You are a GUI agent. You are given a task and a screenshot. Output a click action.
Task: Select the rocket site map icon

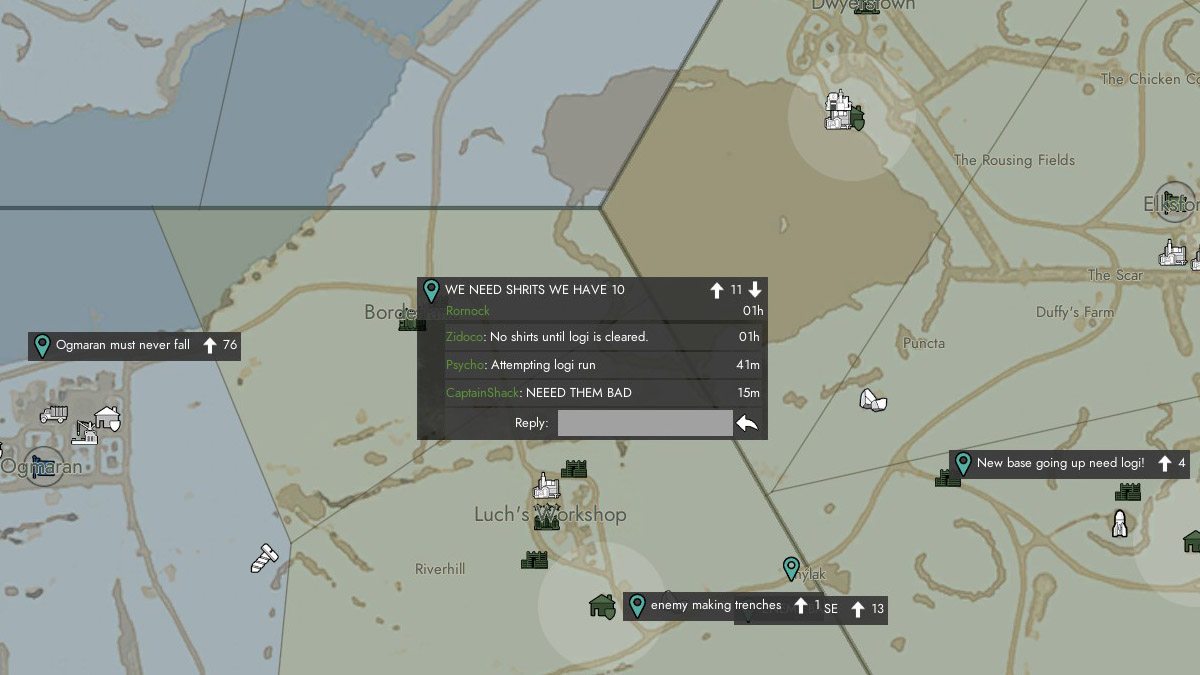1120,523
